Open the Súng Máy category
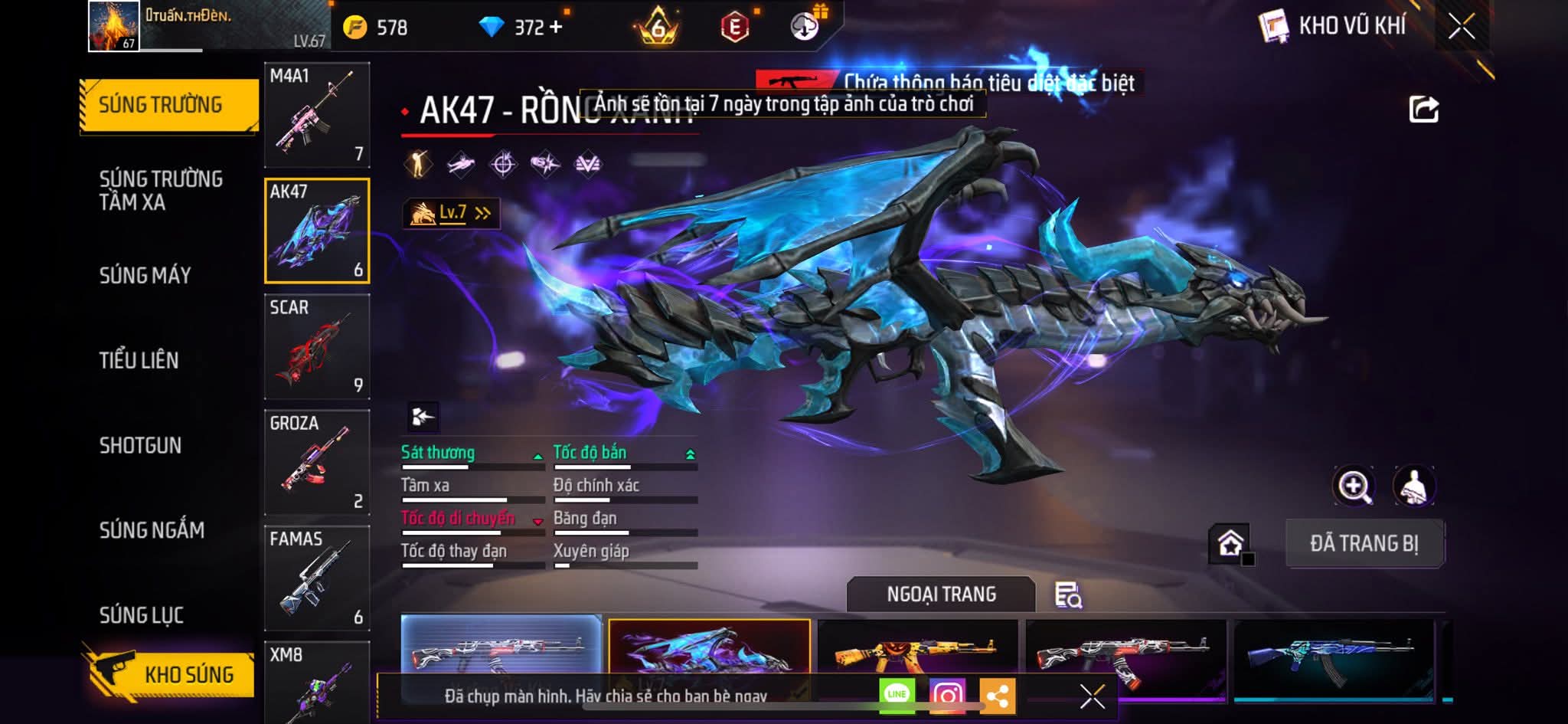This screenshot has height=724, width=1568. coord(145,276)
